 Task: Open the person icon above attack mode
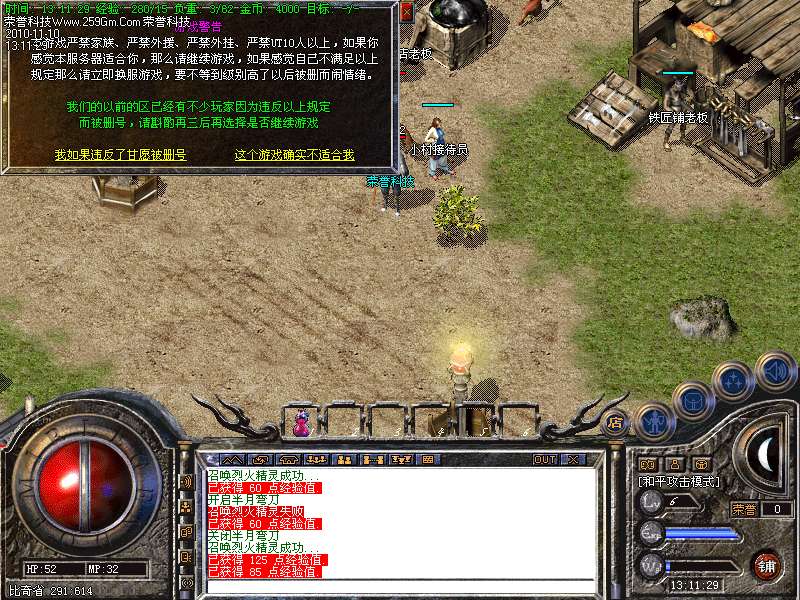point(675,464)
